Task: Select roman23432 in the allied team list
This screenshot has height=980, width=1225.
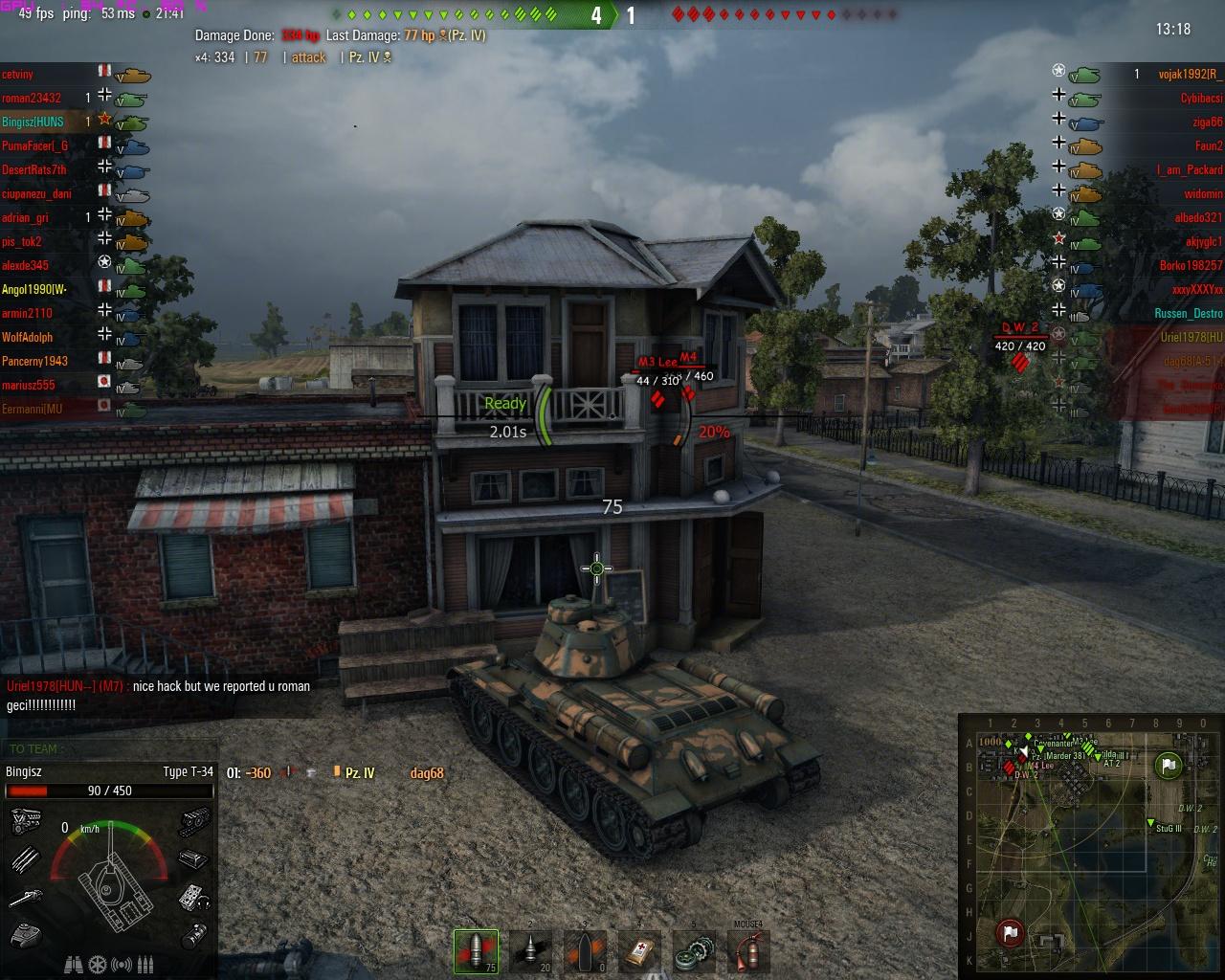Action: [x=33, y=98]
